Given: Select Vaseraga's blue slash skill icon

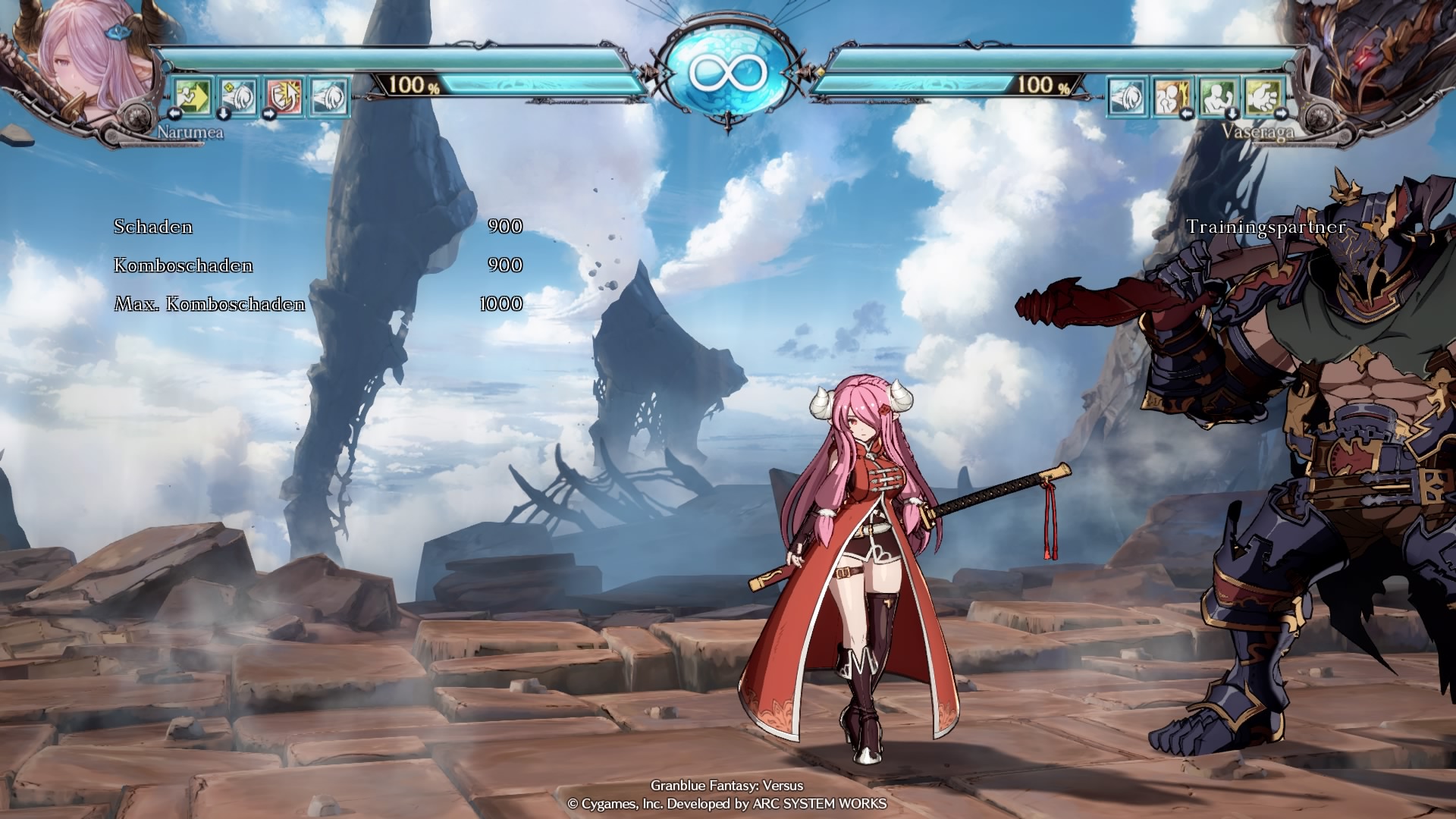Looking at the screenshot, I should click(x=1127, y=96).
